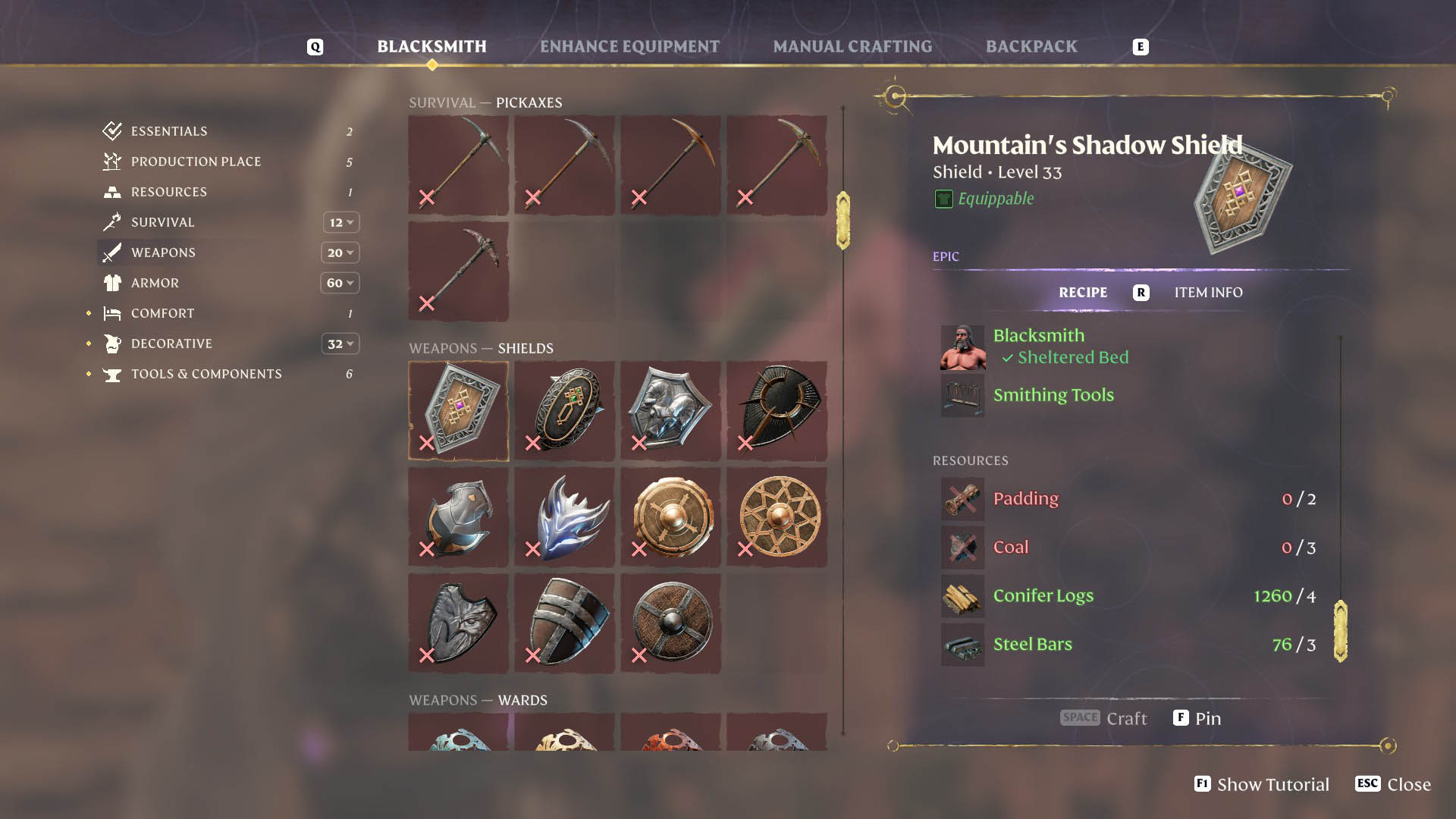Screen dimensions: 1456x819
Task: Click the Craft button
Action: (x=1104, y=718)
